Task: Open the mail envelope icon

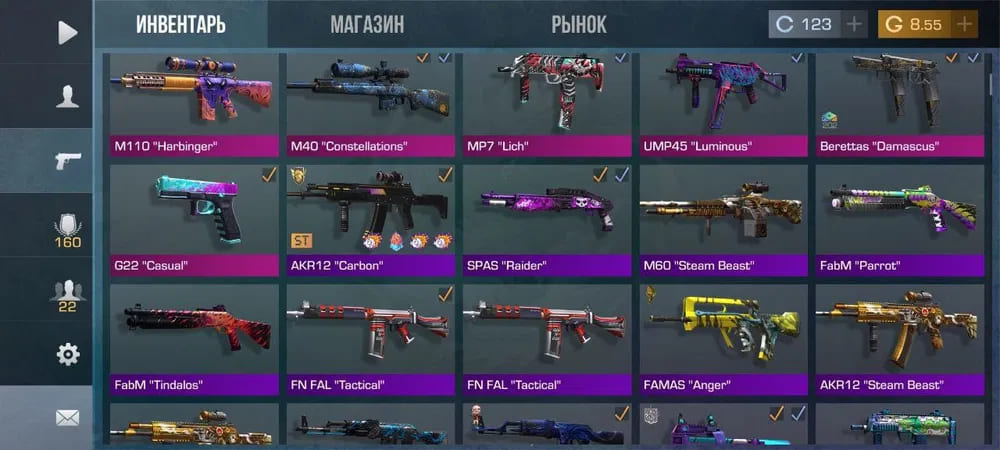Action: click(x=67, y=417)
